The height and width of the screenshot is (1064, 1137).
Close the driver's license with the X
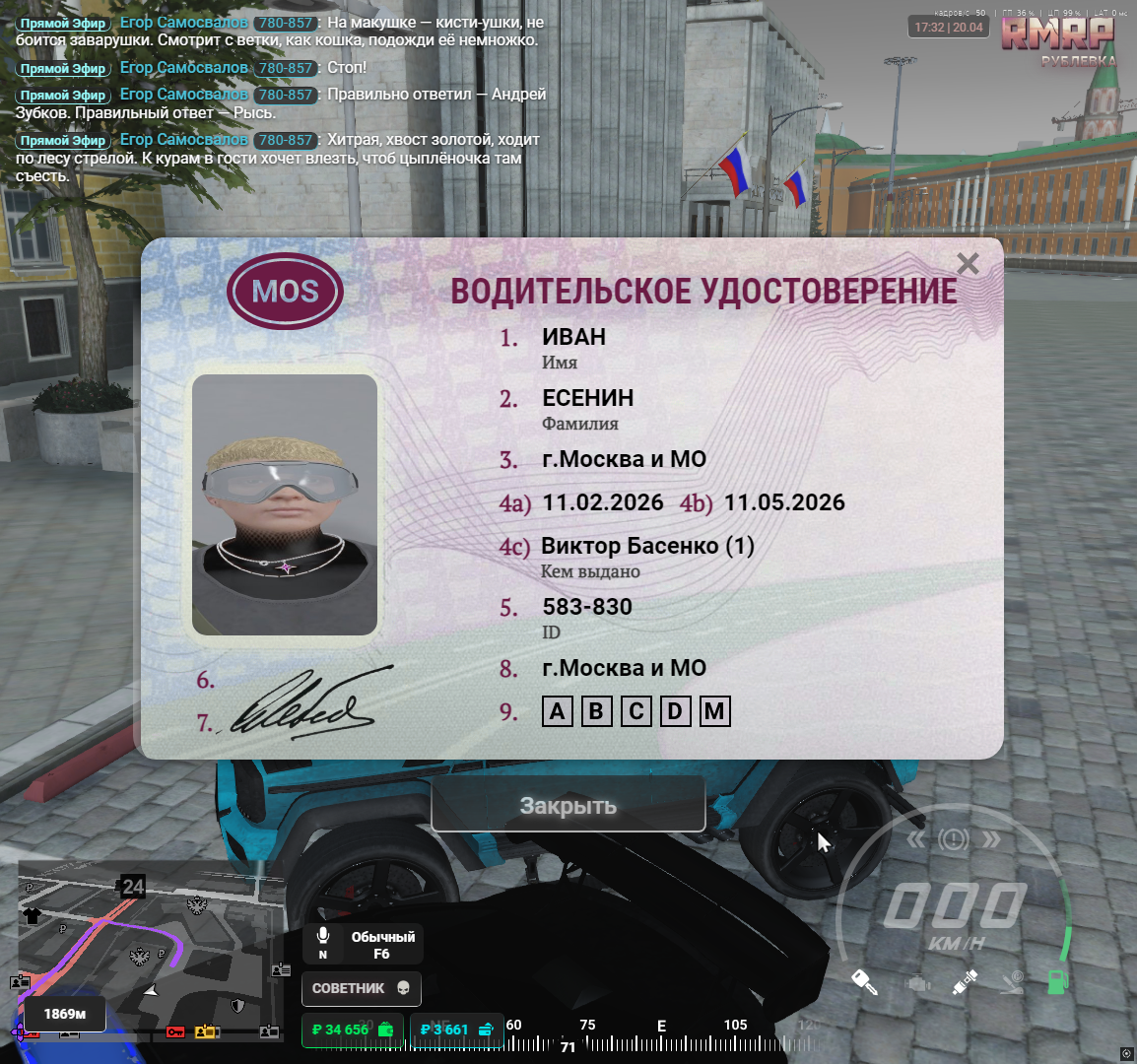point(968,264)
